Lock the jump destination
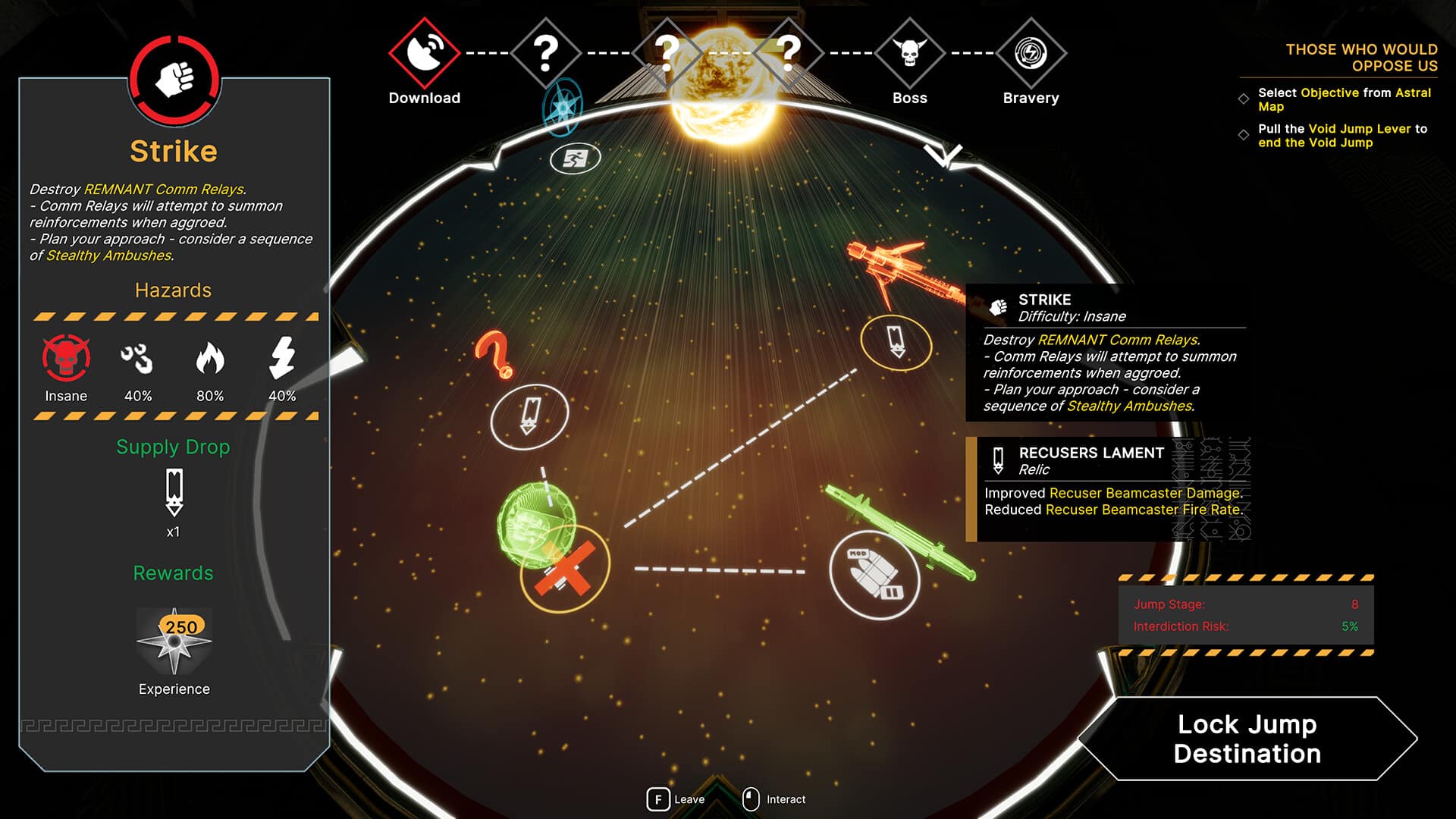The width and height of the screenshot is (1456, 819). (x=1247, y=739)
